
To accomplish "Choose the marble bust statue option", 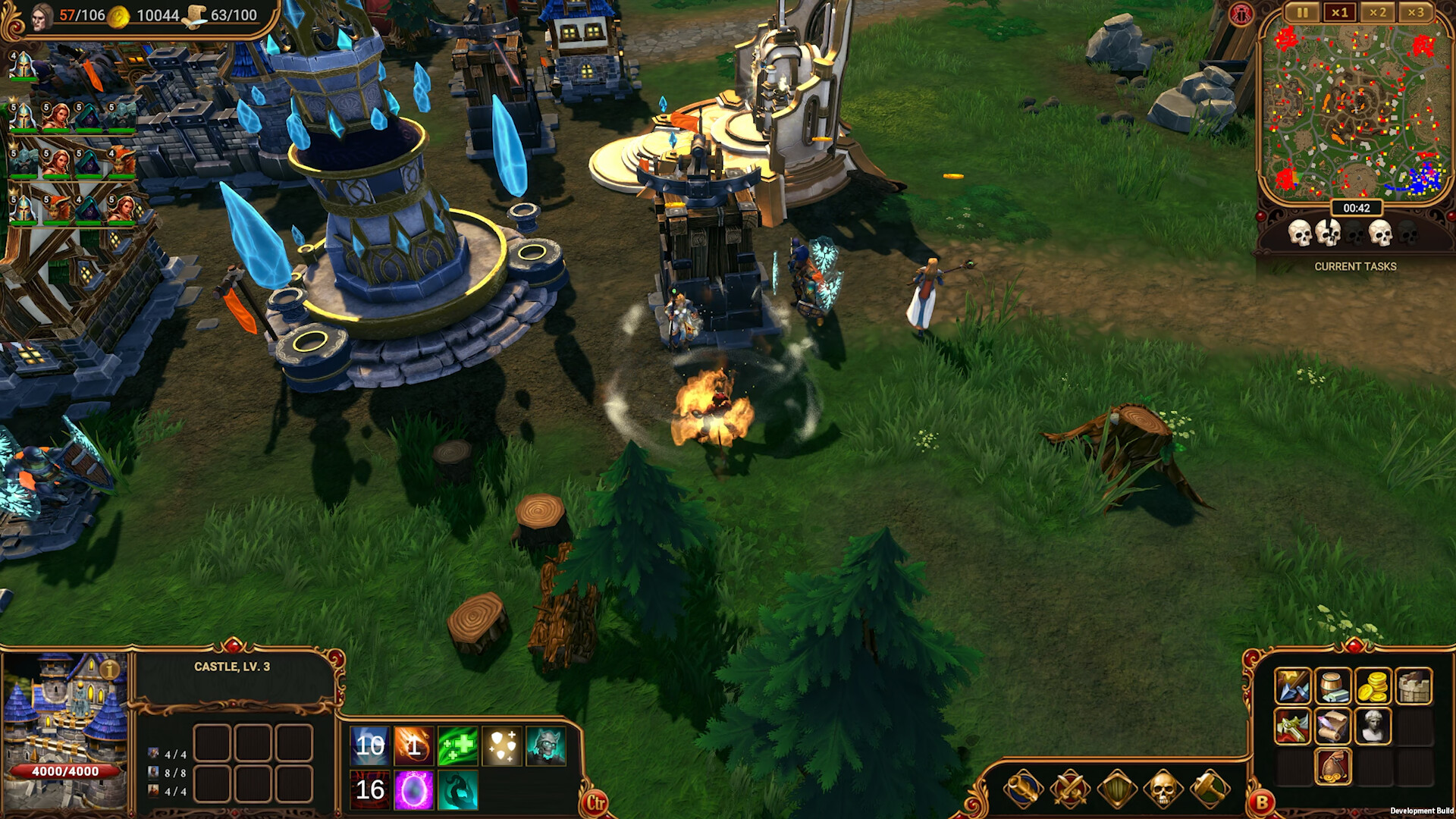I will pos(1373,726).
